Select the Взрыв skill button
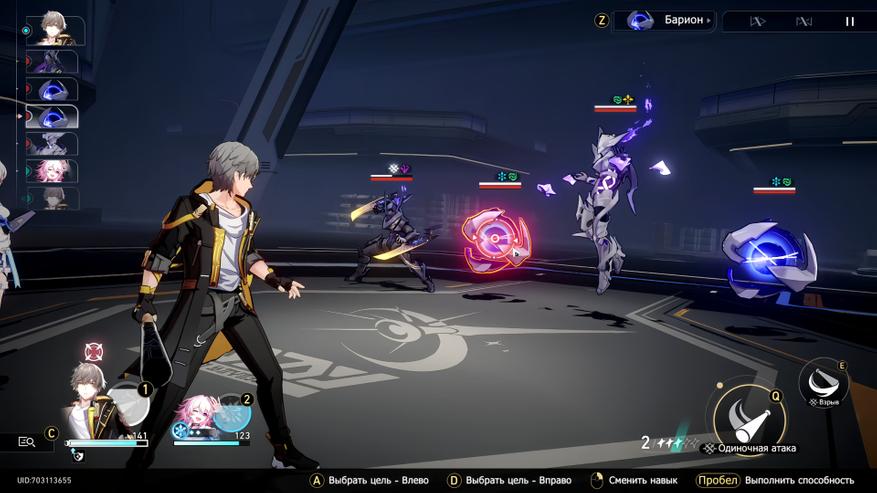Image resolution: width=877 pixels, height=493 pixels. pos(824,381)
